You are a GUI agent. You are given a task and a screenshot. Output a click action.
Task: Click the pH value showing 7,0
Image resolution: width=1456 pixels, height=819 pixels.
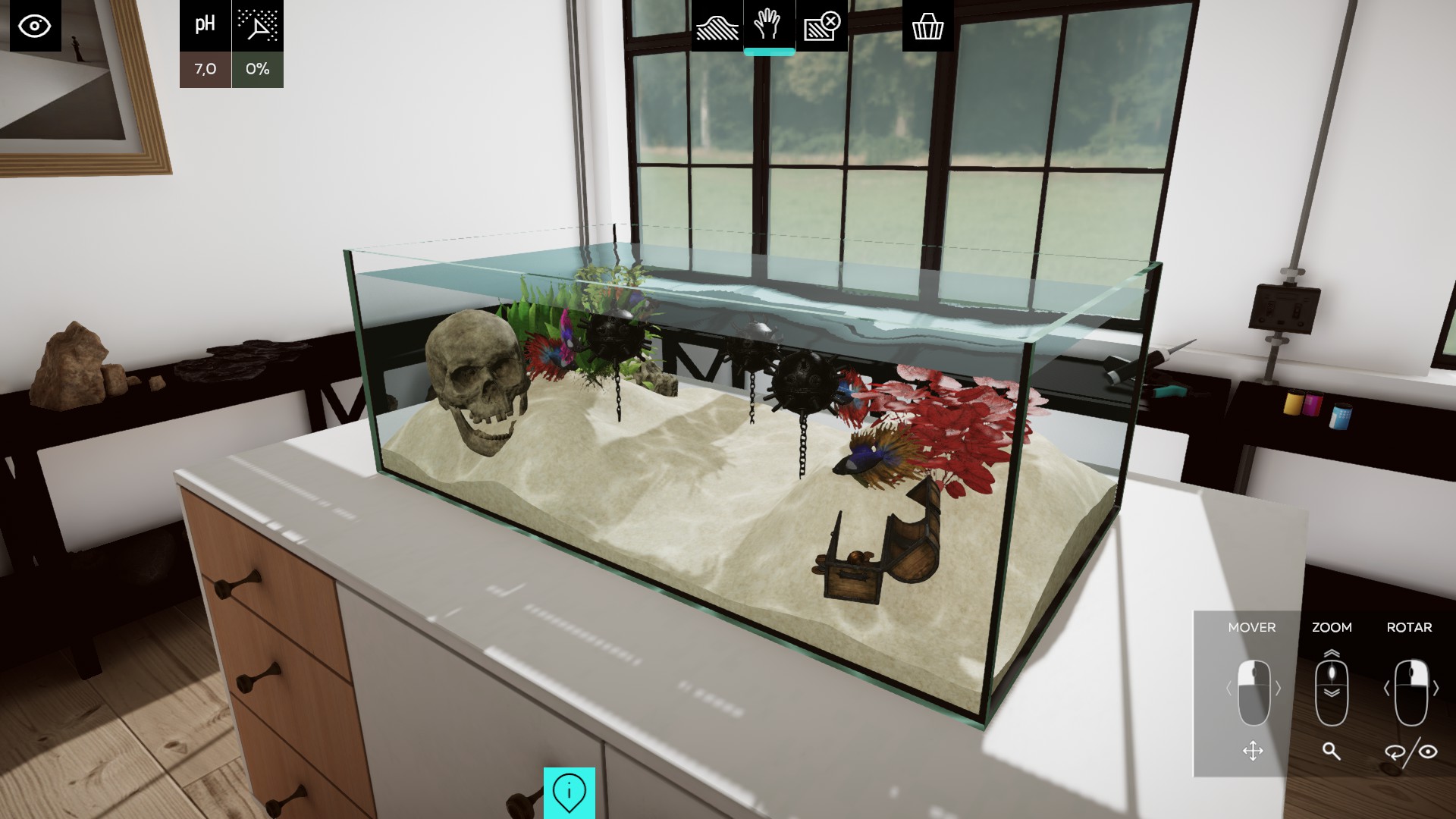[x=204, y=69]
